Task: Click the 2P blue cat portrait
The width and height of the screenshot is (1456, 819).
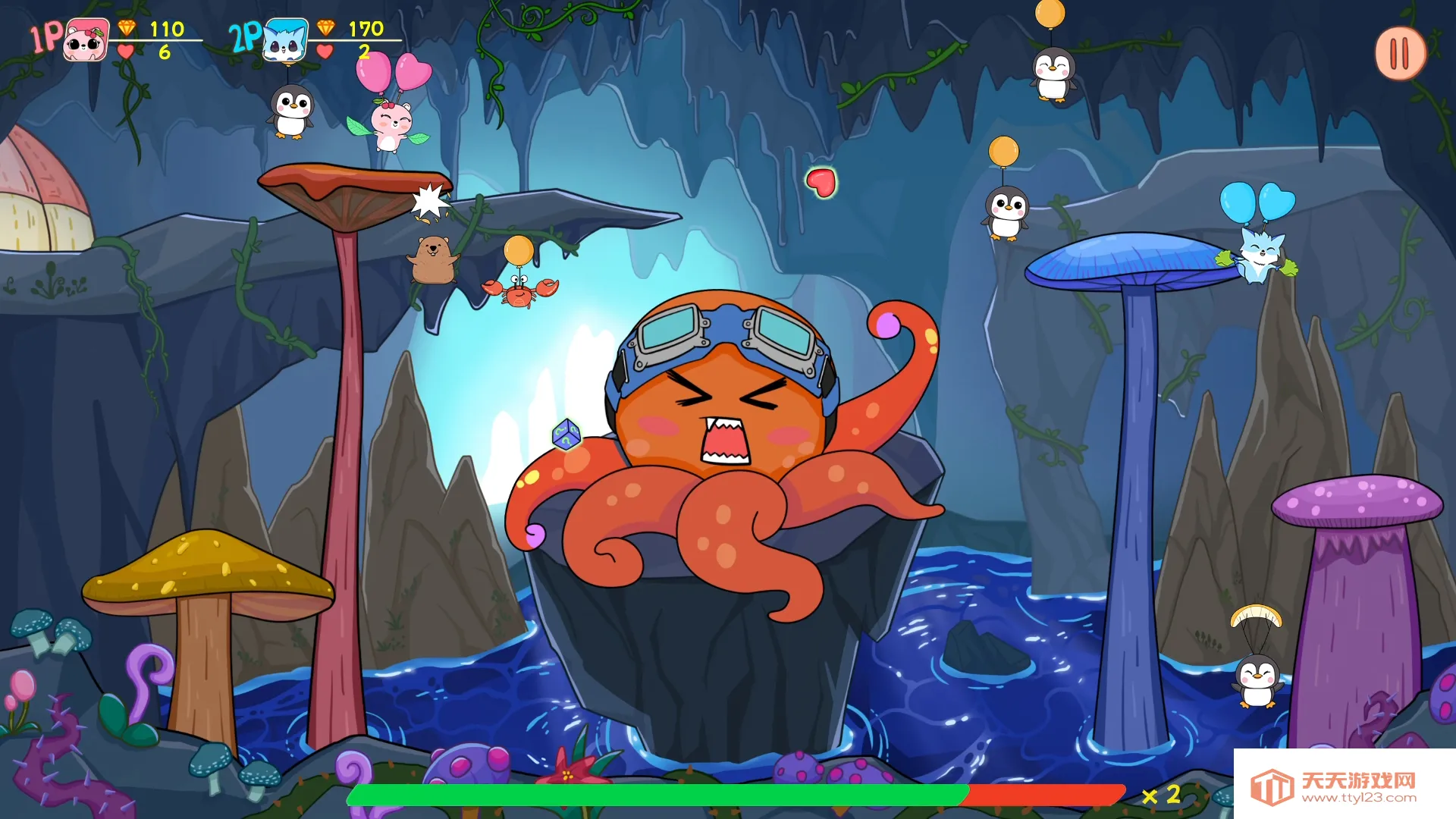Action: (x=285, y=40)
